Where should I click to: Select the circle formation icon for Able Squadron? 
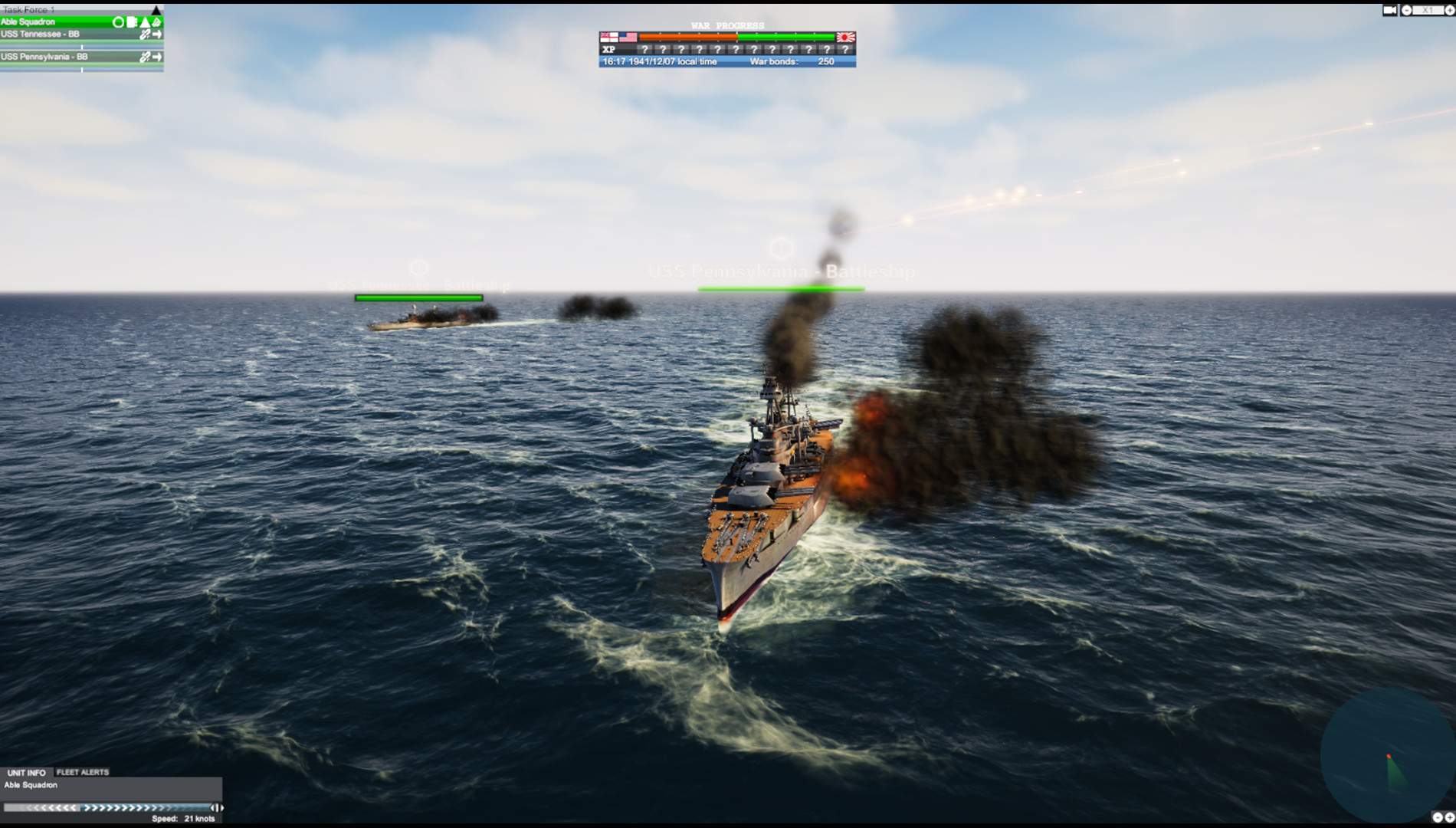[116, 21]
